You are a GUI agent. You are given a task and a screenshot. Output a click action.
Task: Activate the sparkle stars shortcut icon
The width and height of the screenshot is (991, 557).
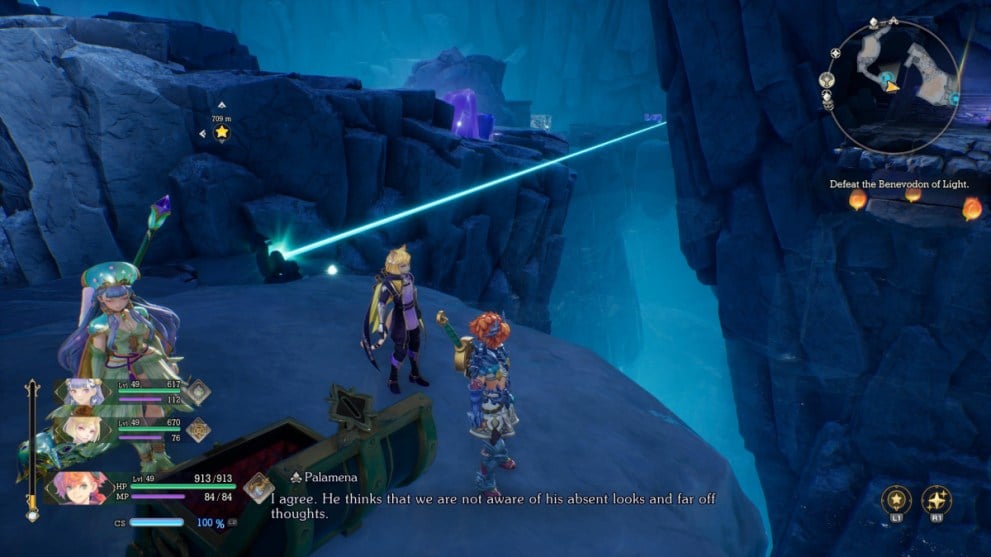(939, 500)
